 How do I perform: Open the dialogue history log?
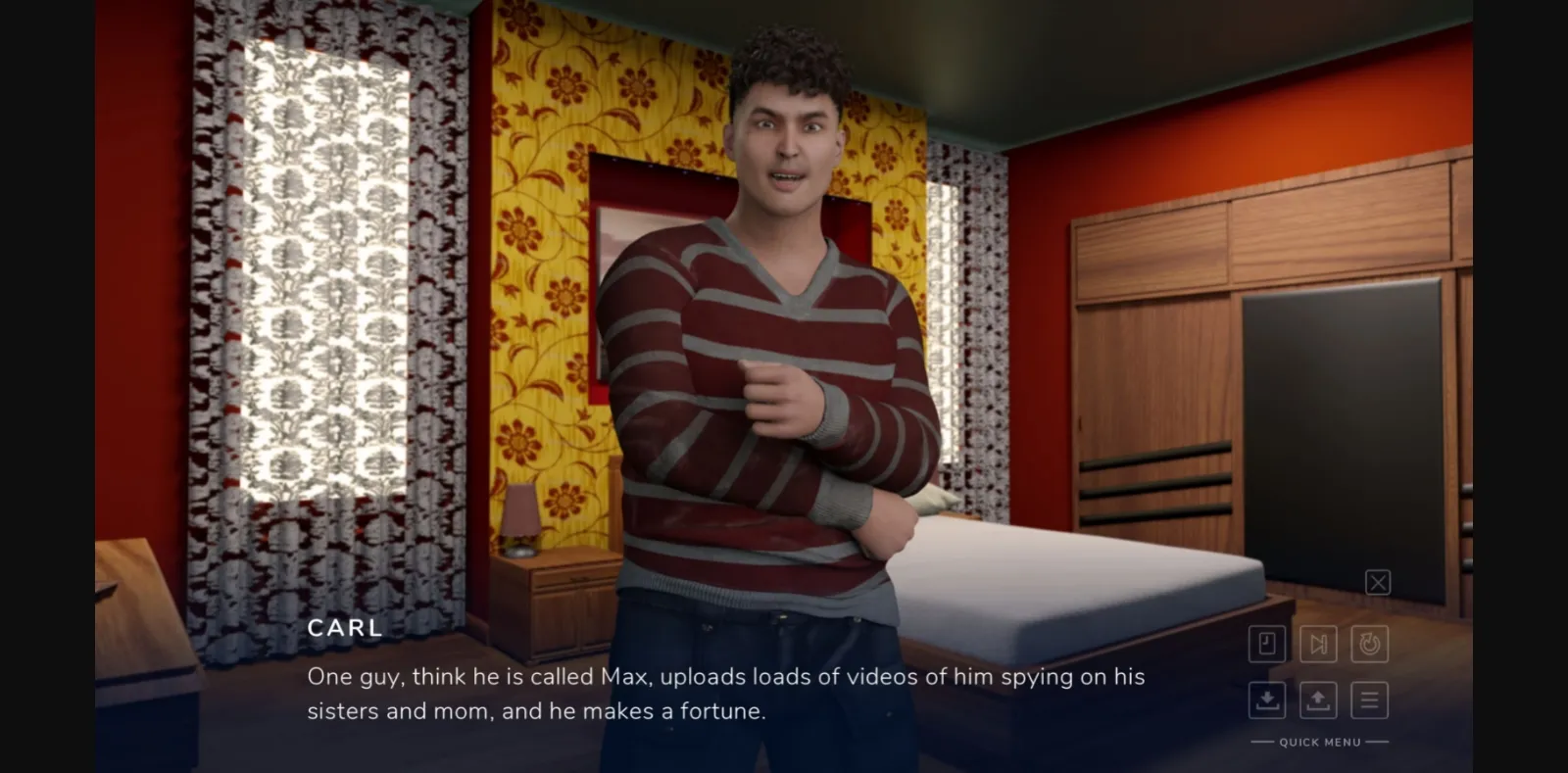[1267, 644]
